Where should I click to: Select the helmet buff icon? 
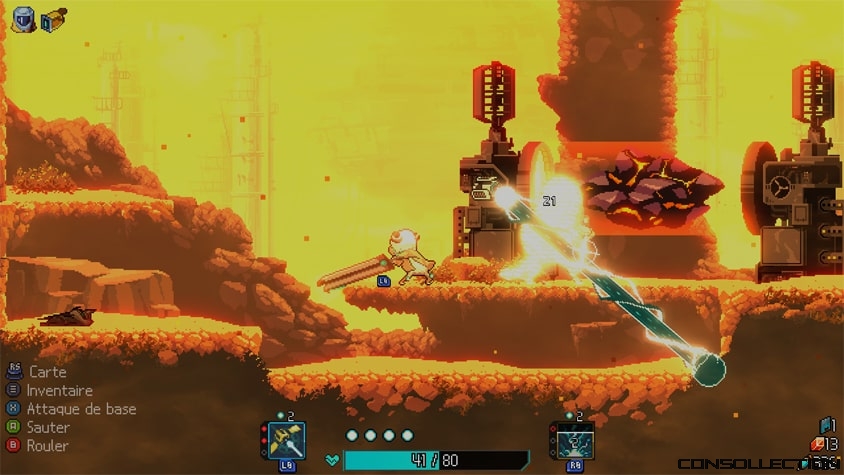pos(23,18)
